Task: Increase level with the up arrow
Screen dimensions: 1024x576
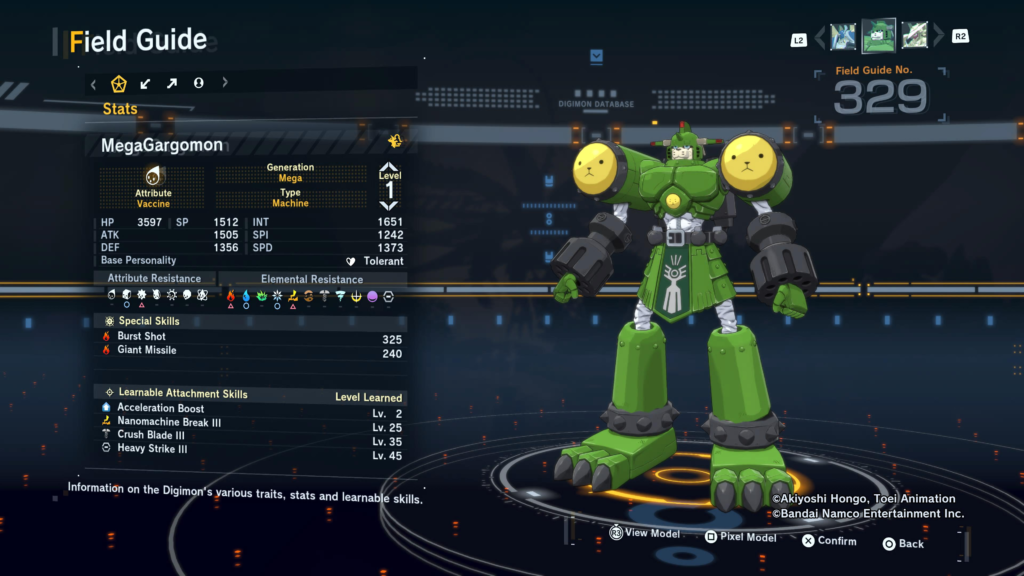Action: tap(389, 168)
